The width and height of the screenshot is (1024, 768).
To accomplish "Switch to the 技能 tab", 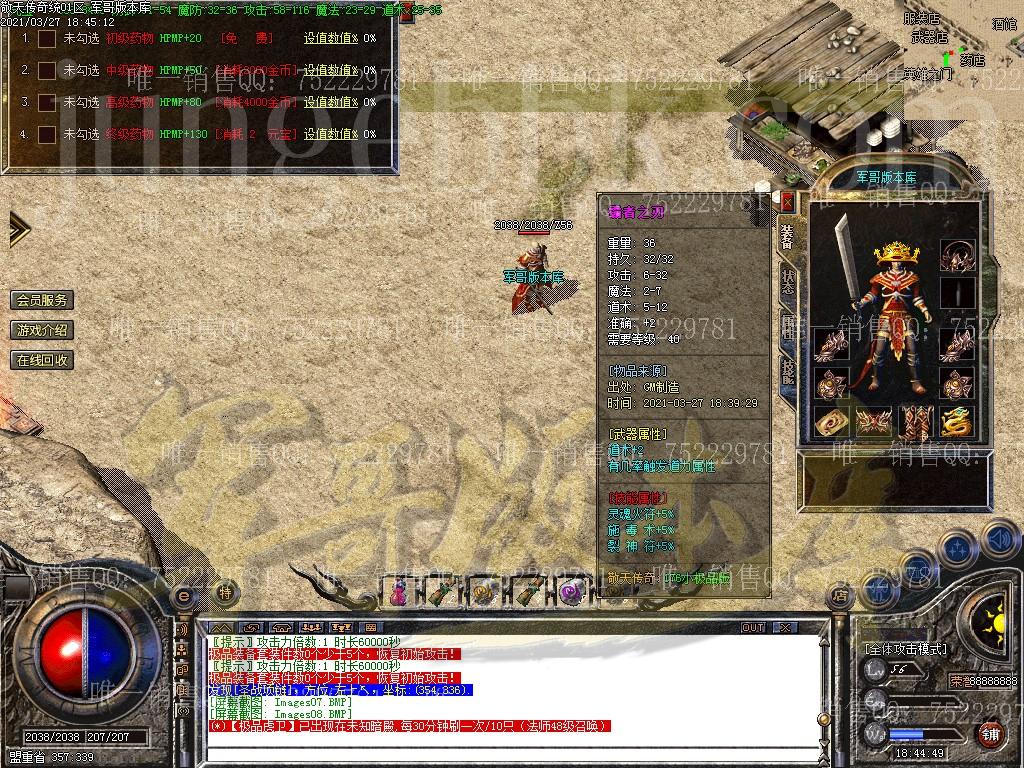I will (788, 373).
